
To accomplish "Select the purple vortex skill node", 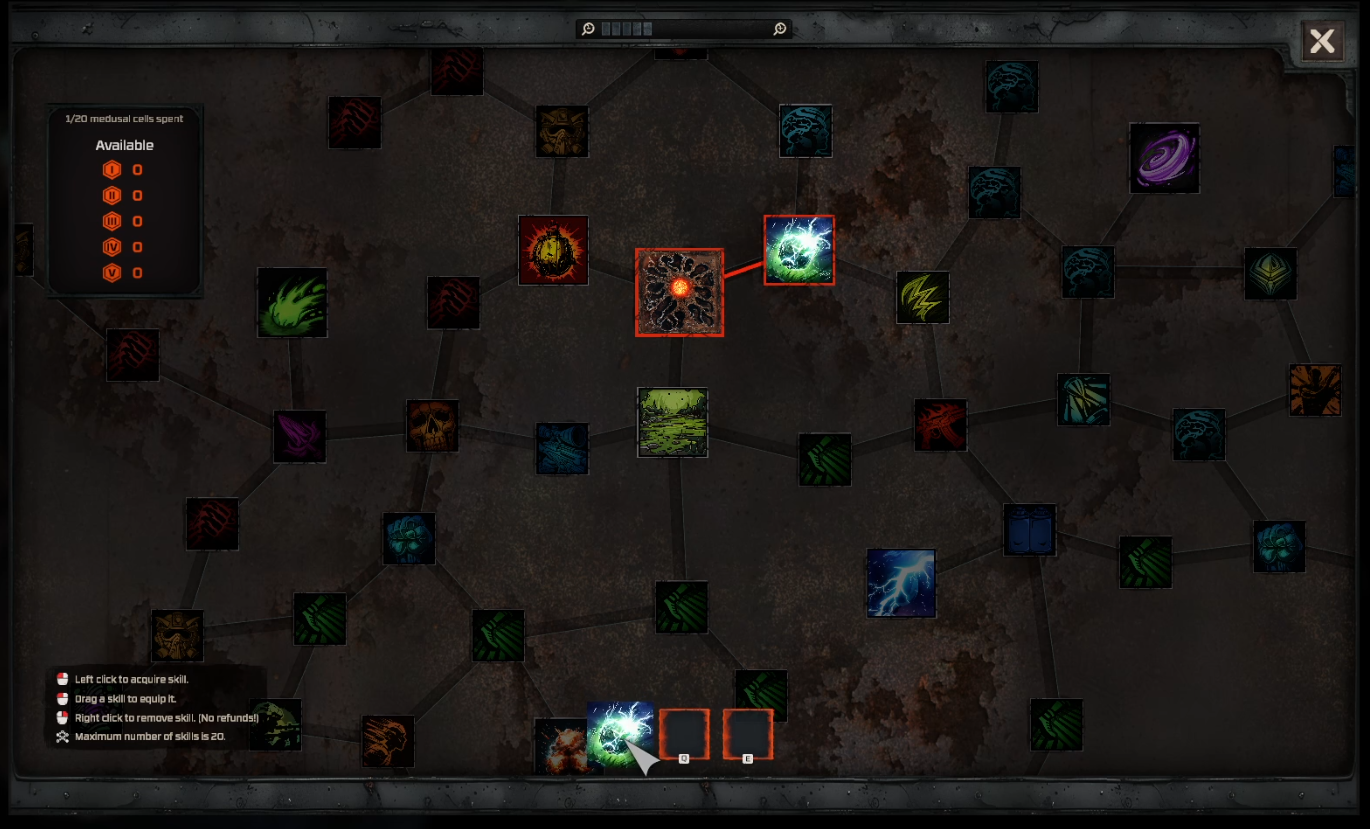I will (x=1164, y=158).
